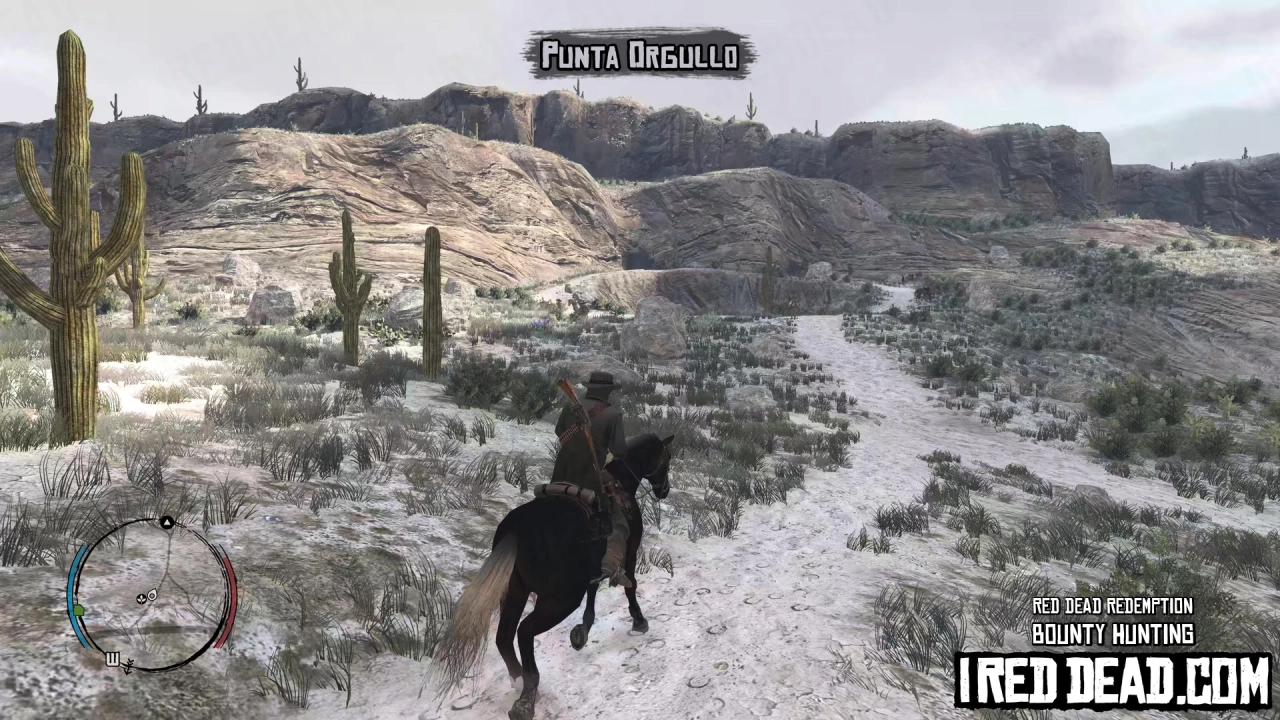
Task: Select the Bounty Hunting title text
Action: coord(1113,634)
